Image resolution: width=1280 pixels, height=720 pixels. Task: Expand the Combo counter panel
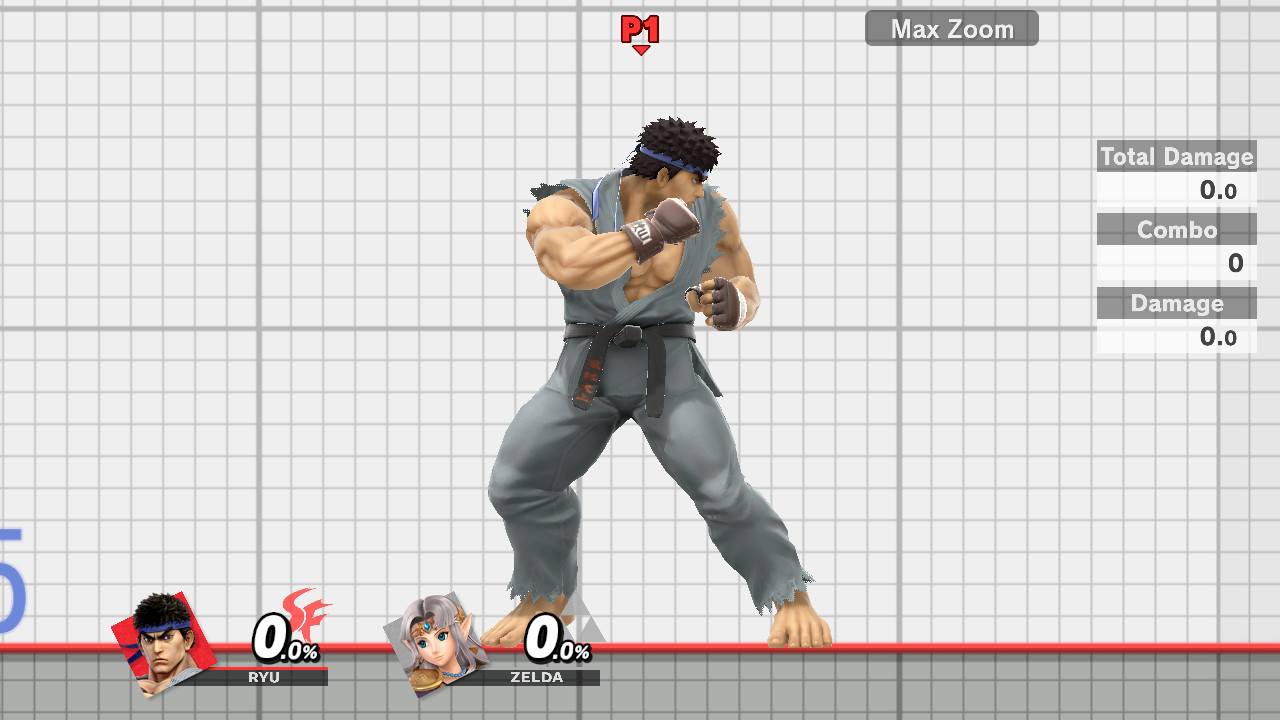click(x=1176, y=229)
